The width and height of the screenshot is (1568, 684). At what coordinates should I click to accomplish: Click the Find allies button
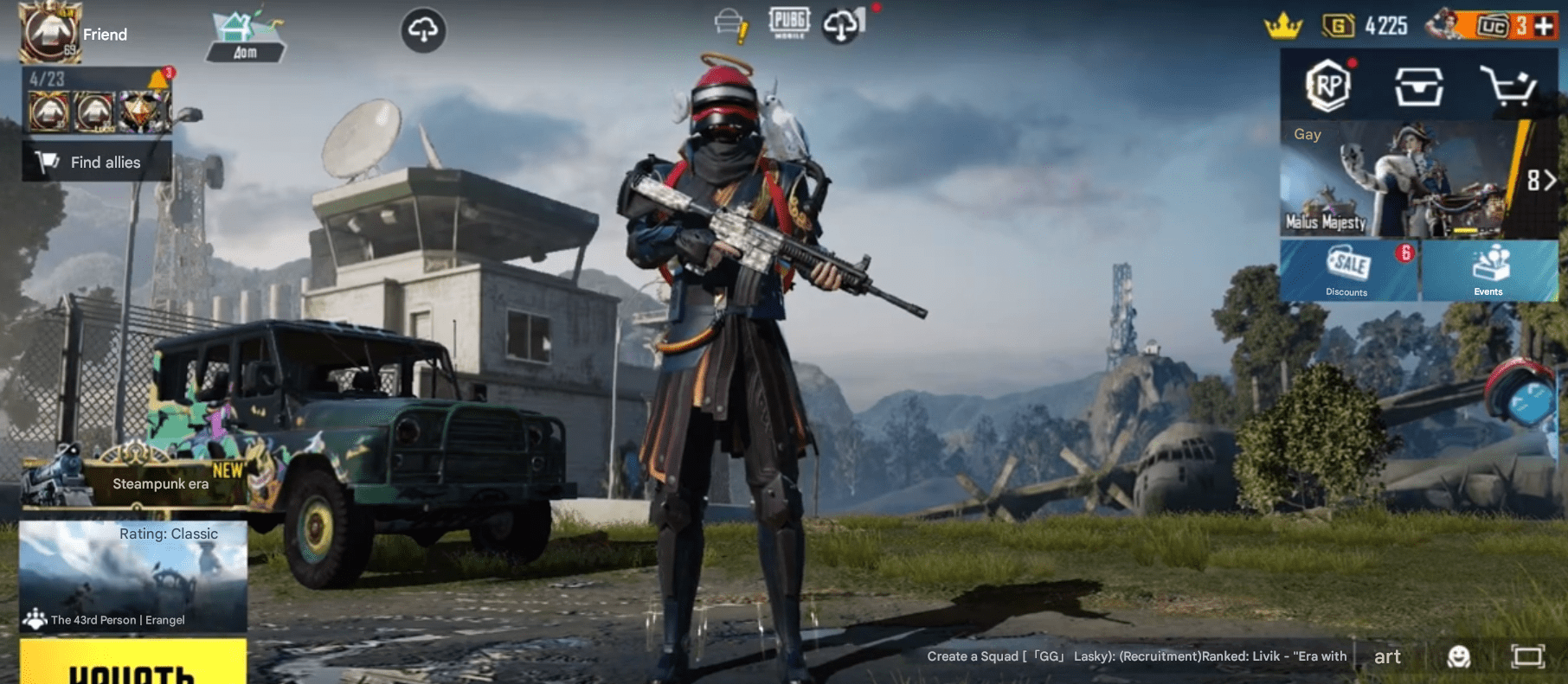pos(95,162)
